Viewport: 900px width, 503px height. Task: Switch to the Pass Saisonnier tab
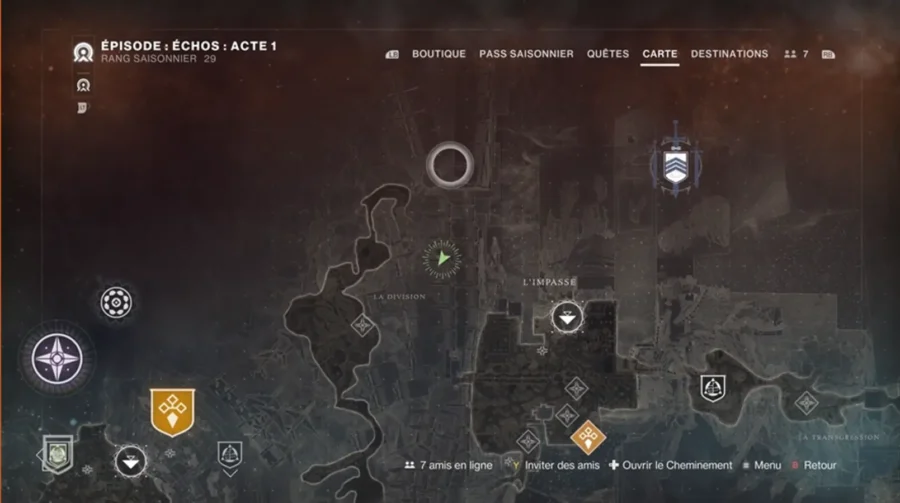click(526, 54)
